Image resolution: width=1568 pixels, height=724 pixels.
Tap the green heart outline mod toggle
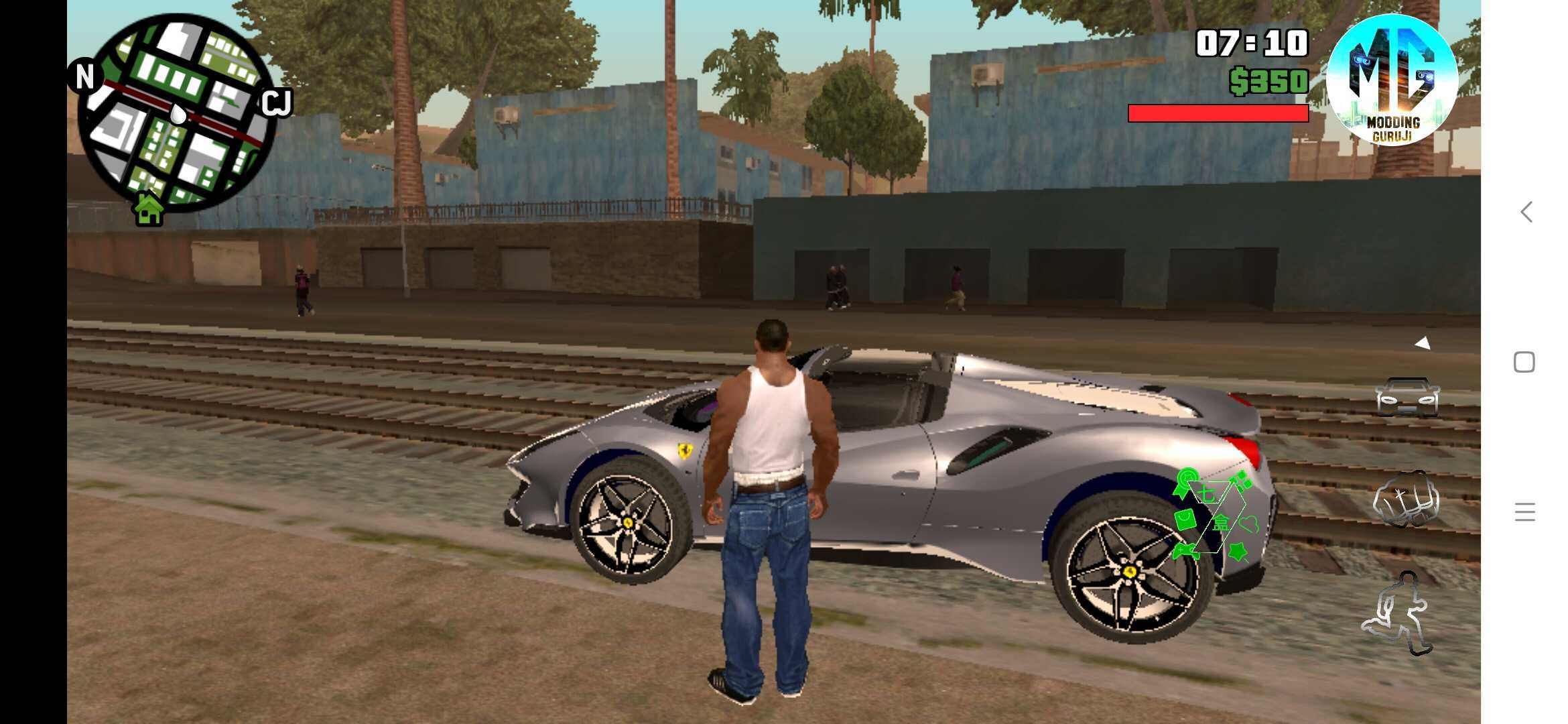point(1249,523)
